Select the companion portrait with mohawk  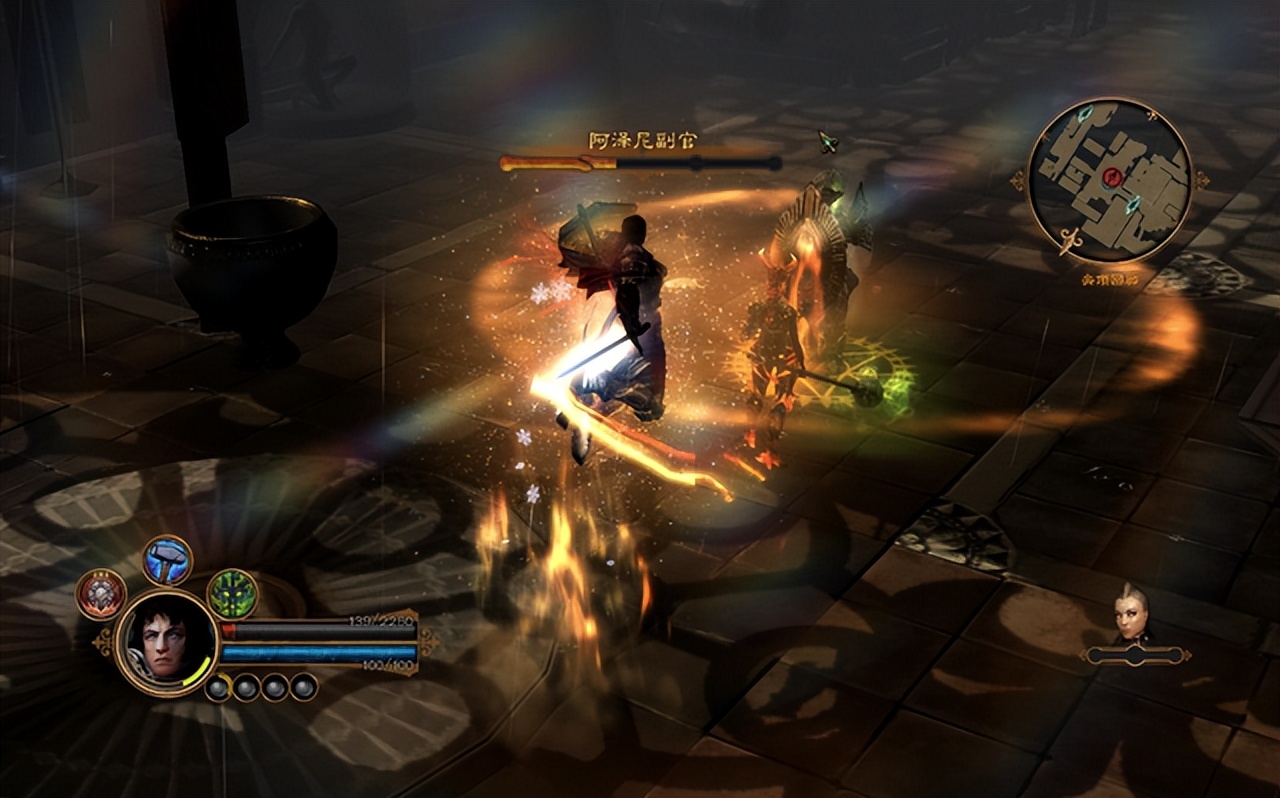coord(1132,614)
